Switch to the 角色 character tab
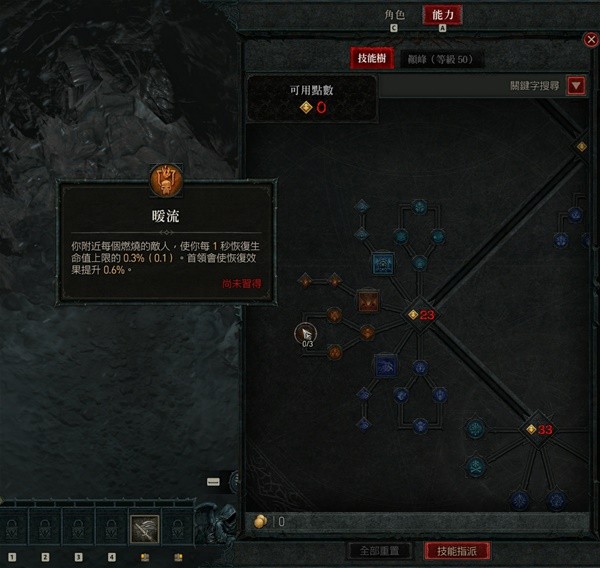 click(395, 15)
